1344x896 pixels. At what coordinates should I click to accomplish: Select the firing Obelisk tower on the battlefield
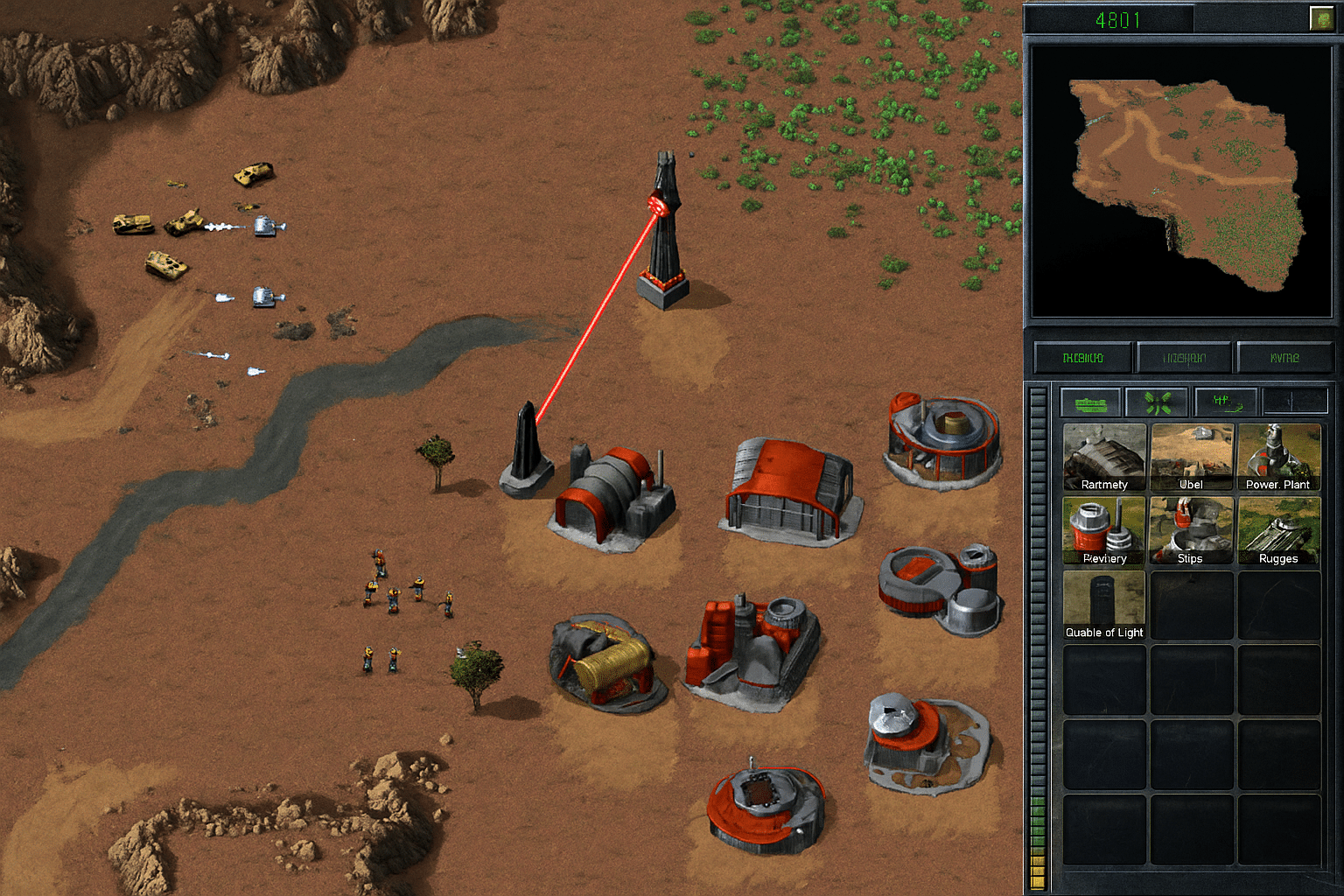pyautogui.click(x=662, y=236)
